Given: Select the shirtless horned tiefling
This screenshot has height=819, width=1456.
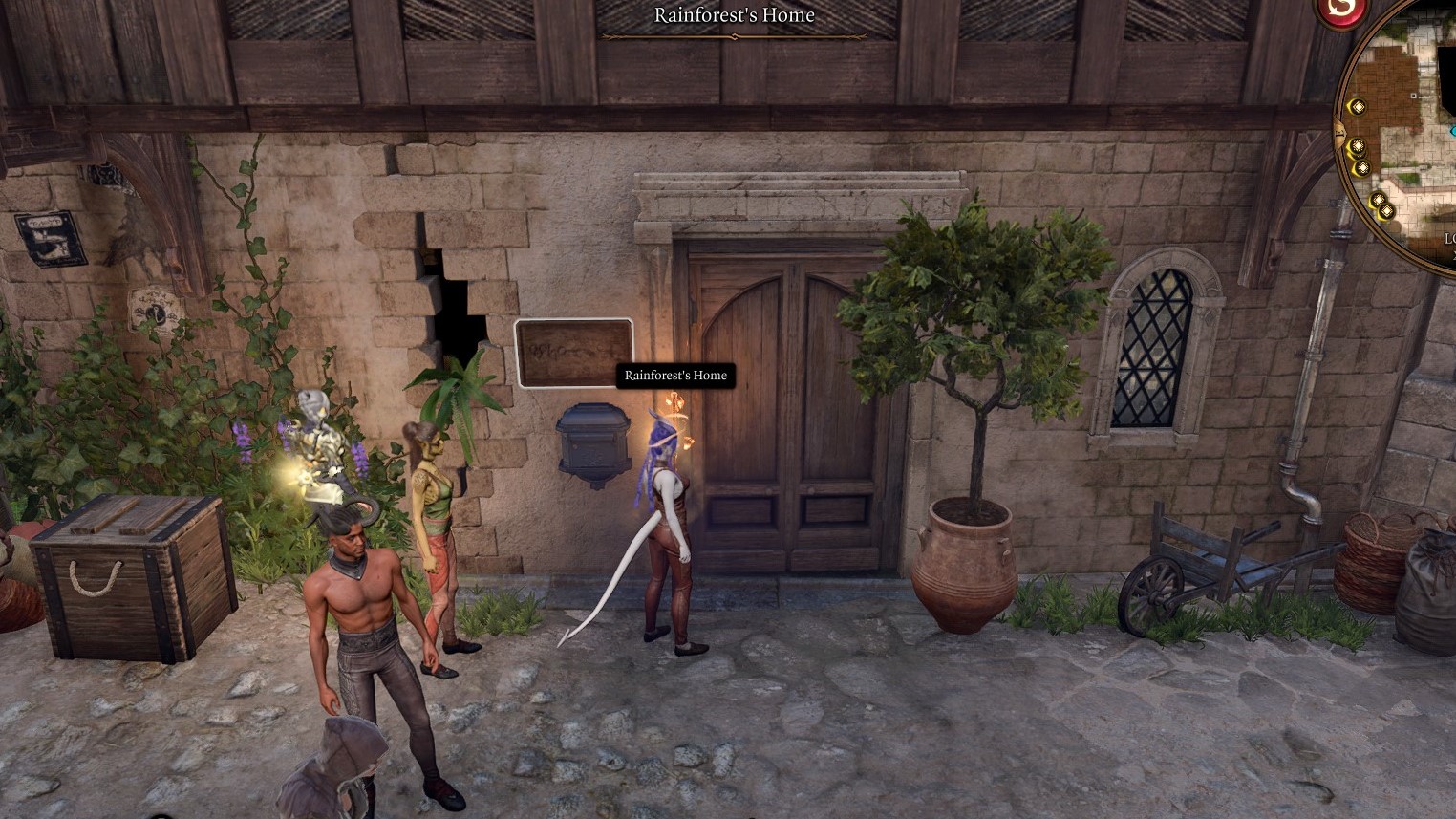Looking at the screenshot, I should tap(363, 593).
